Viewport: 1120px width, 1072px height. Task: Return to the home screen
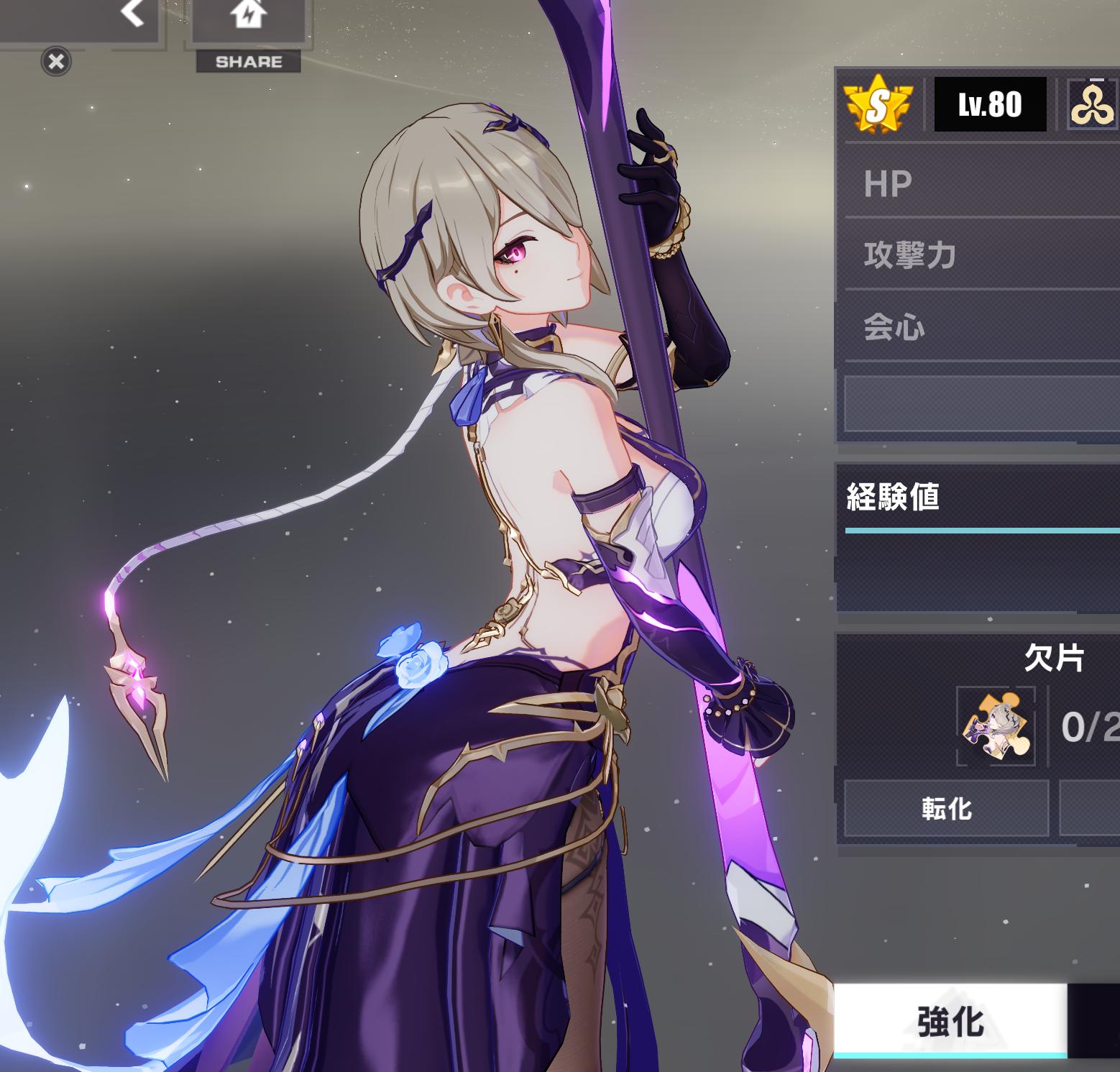pos(249,14)
